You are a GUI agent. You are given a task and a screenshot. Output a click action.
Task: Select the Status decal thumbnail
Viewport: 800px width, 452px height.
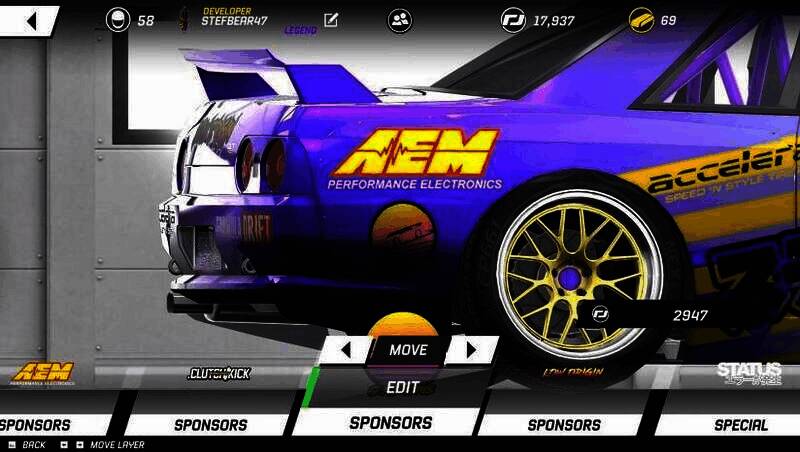pos(749,373)
